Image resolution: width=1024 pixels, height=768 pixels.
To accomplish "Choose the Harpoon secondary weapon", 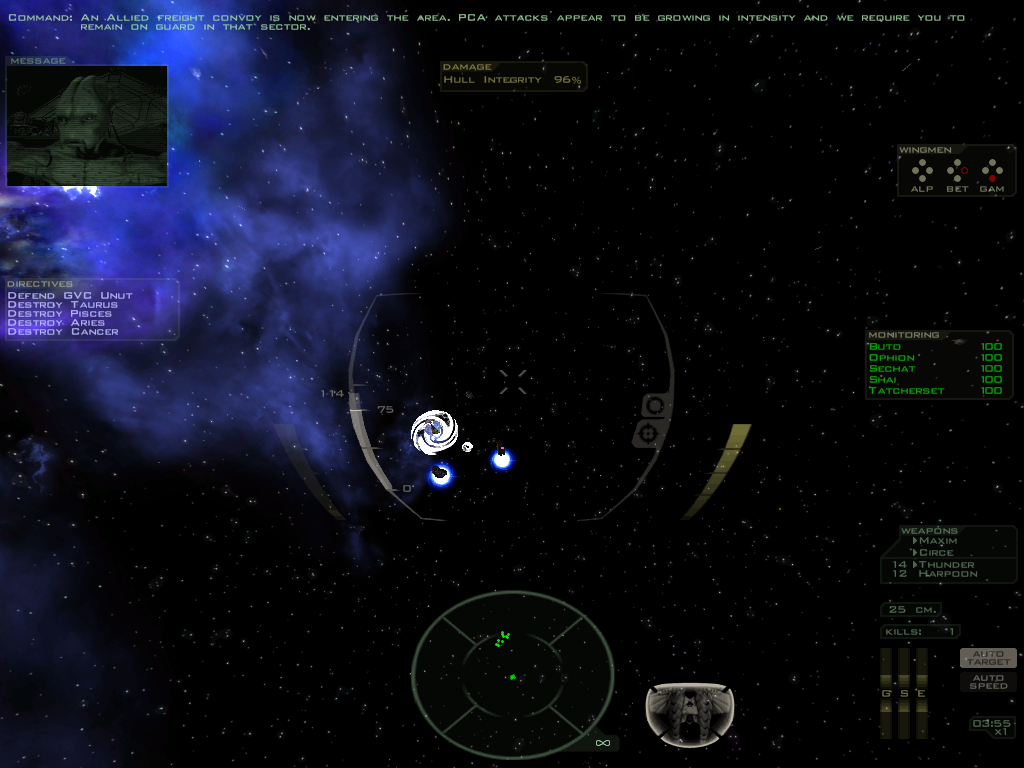I will click(x=947, y=574).
